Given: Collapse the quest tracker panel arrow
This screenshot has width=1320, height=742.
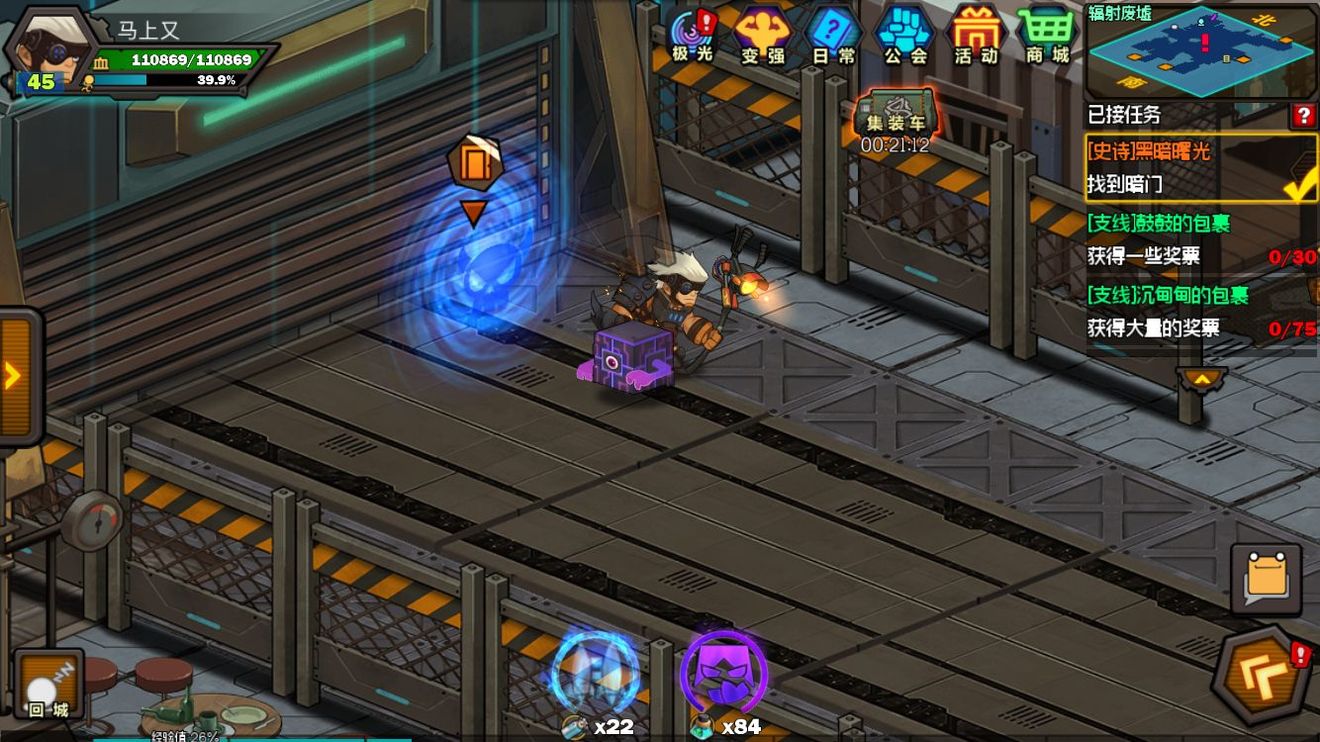Looking at the screenshot, I should point(1201,379).
